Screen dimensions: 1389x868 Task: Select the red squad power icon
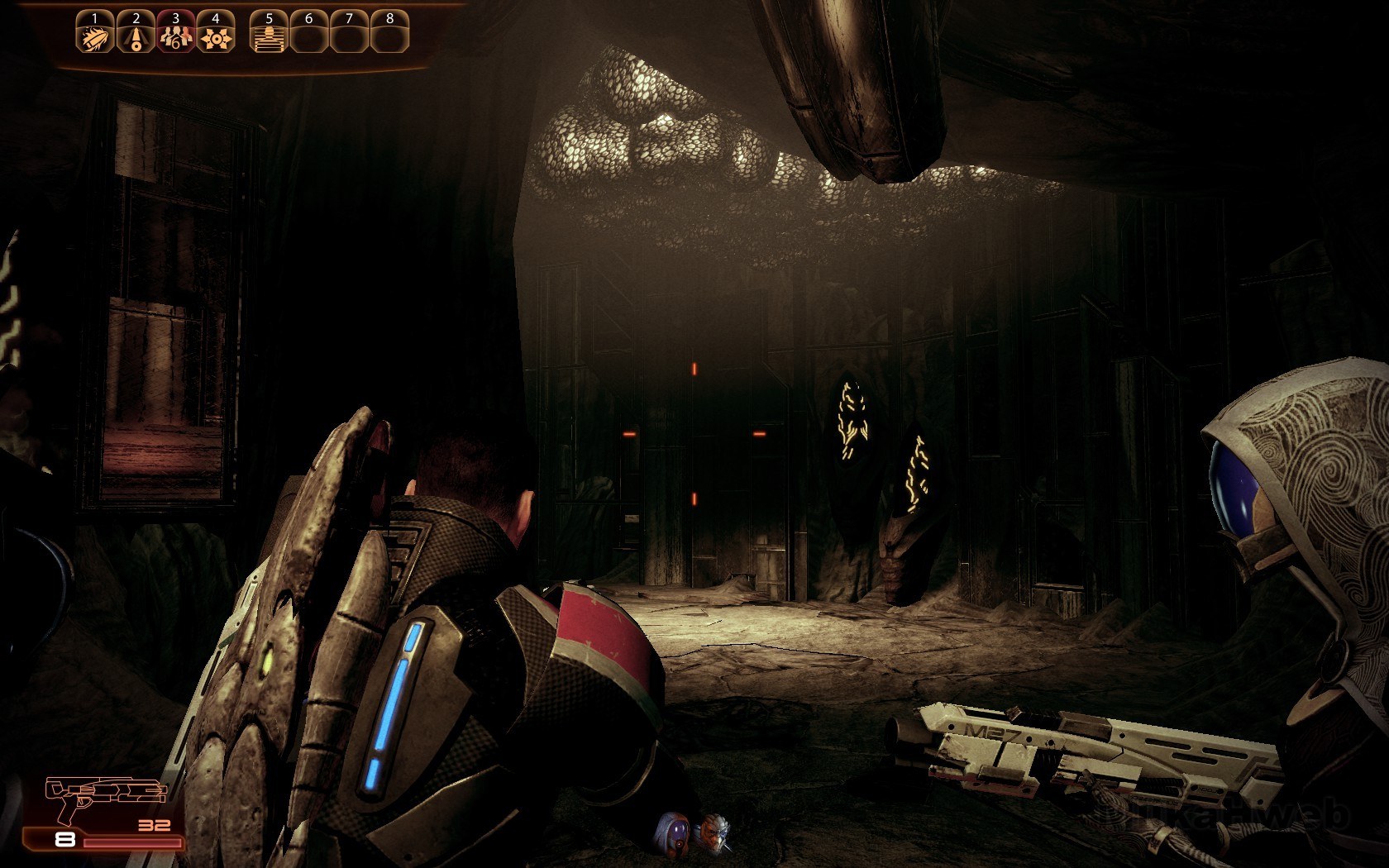(x=175, y=36)
